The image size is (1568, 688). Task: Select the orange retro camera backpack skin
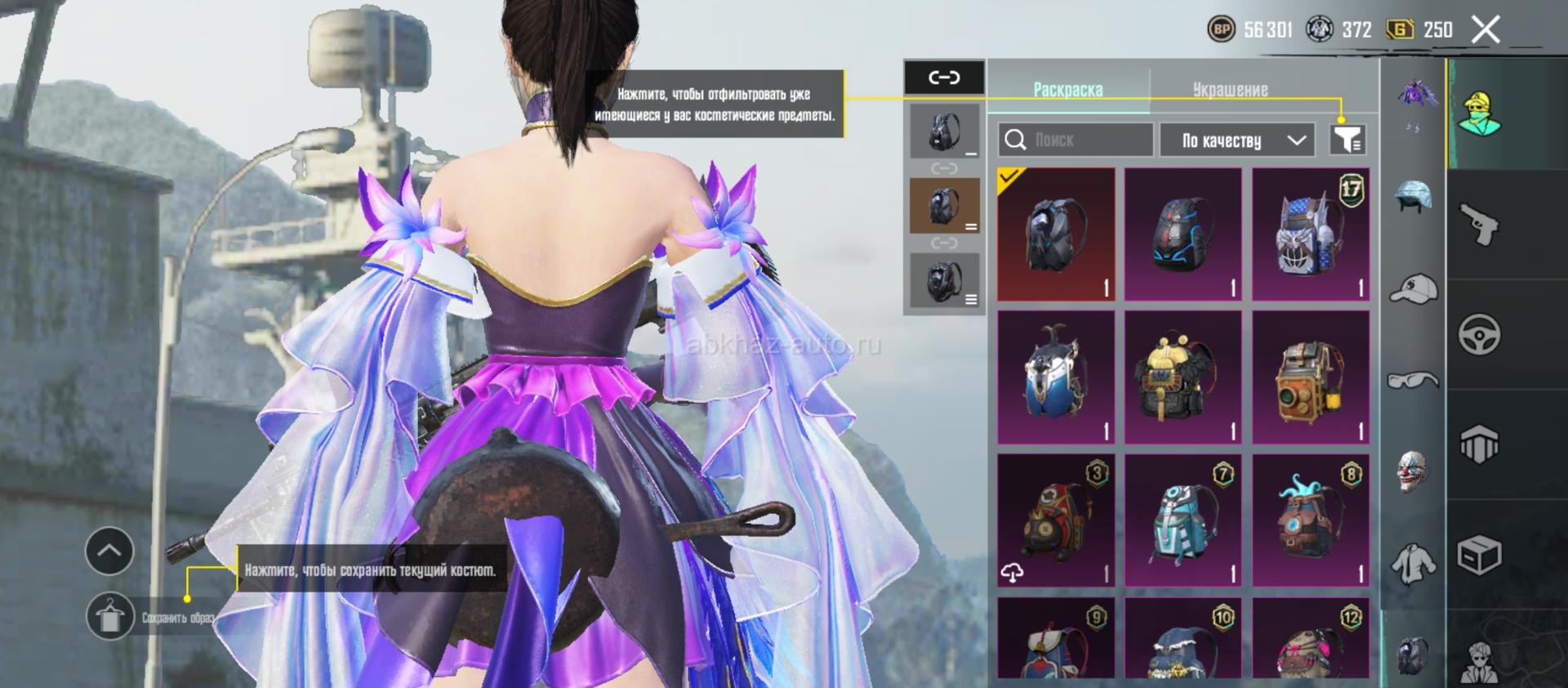pos(1310,378)
